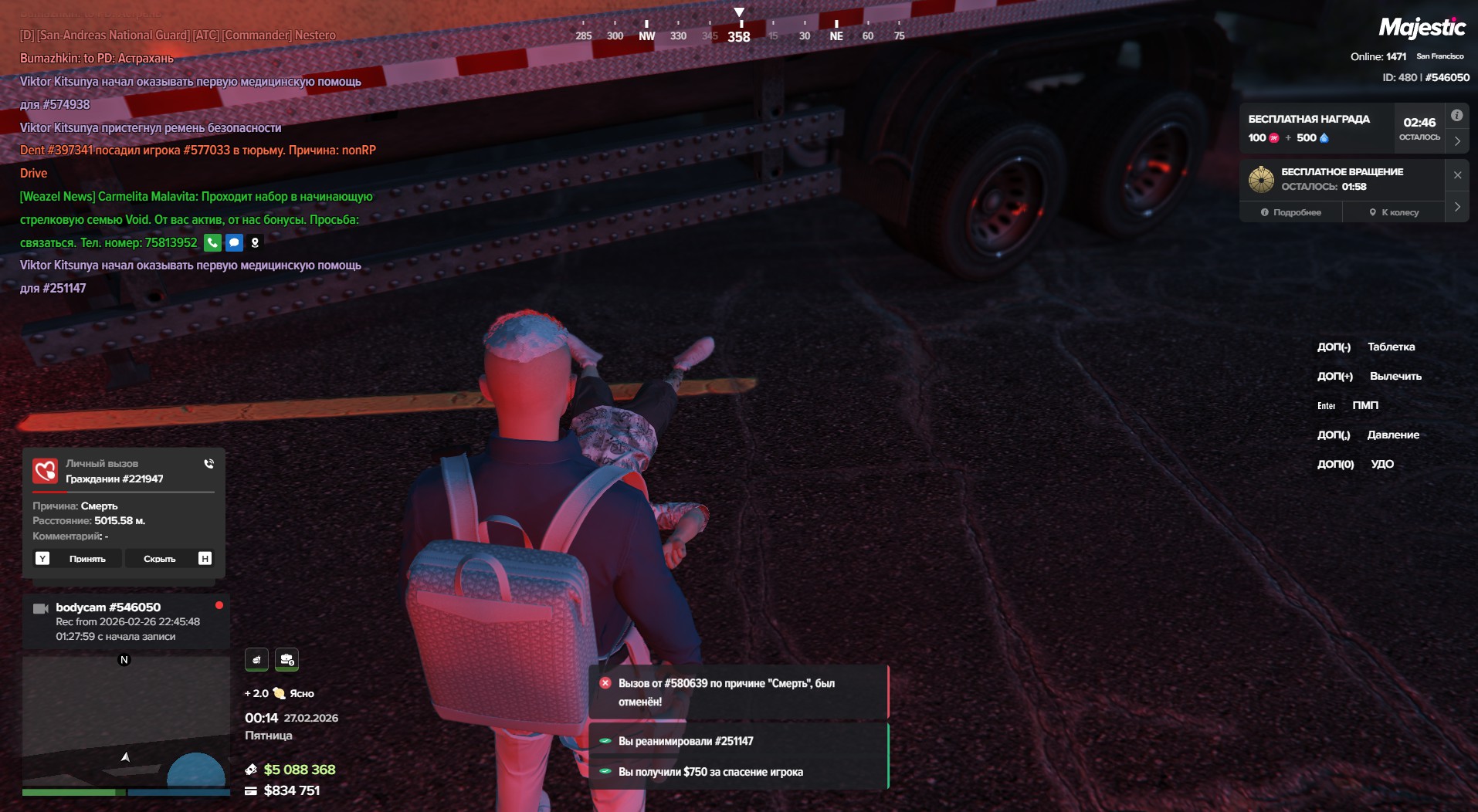Close the free spin notification
Viewport: 1478px width, 812px height.
[x=1457, y=175]
